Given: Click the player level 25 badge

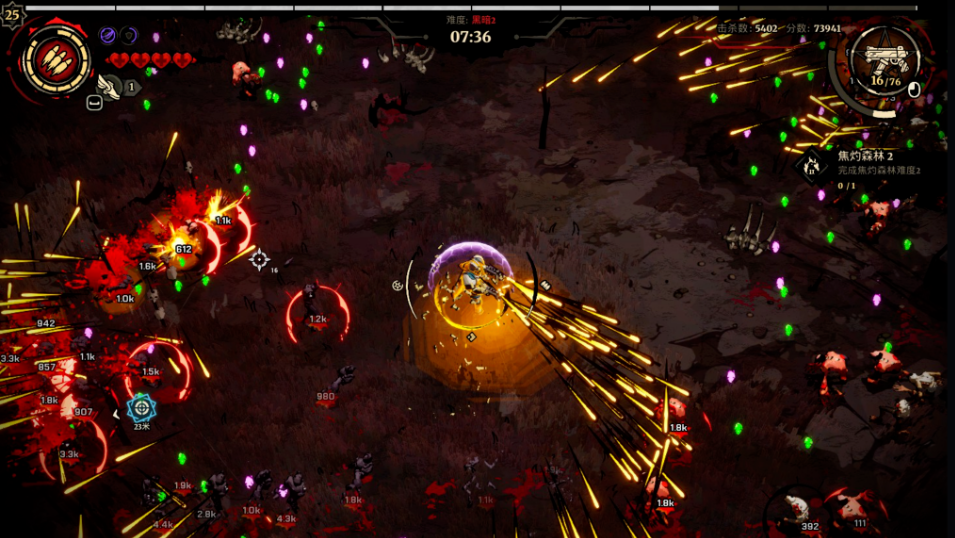Looking at the screenshot, I should [11, 15].
